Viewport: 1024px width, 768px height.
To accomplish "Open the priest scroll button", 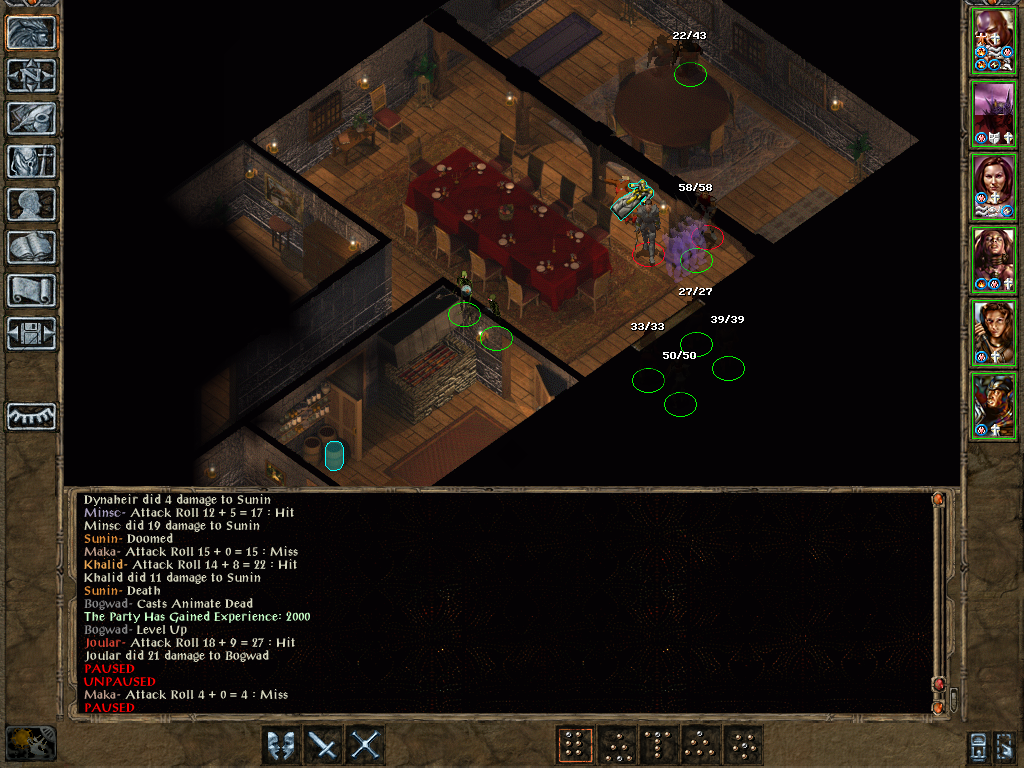I will coord(32,290).
